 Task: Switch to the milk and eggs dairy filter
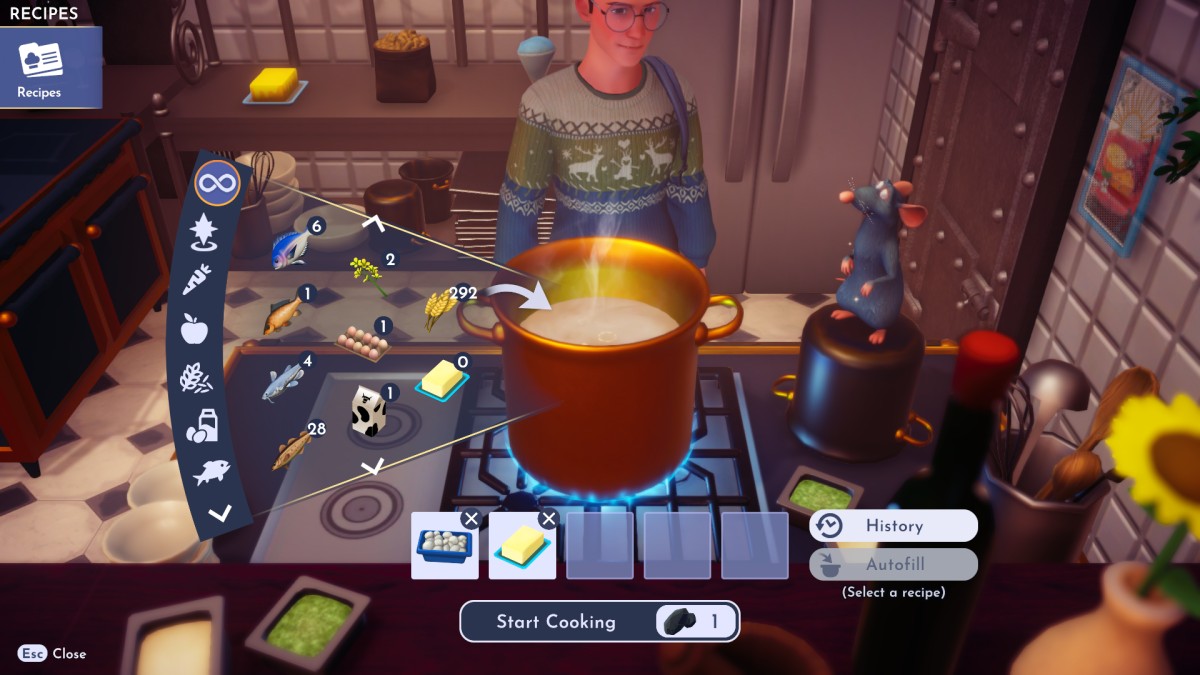tap(202, 425)
